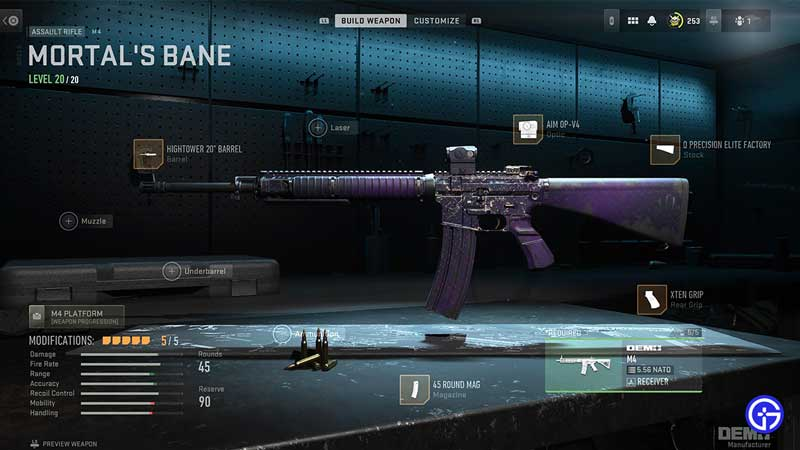Open M4 Platform weapon progression
Image resolution: width=800 pixels, height=450 pixels.
coord(77,317)
